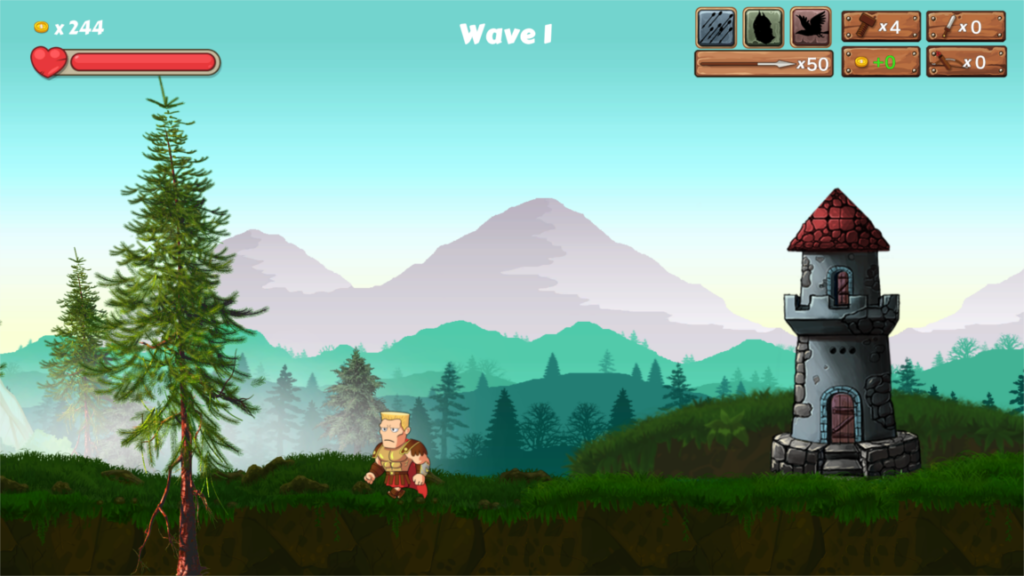Activate the arrow rain ability
The image size is (1024, 576).
(x=716, y=27)
